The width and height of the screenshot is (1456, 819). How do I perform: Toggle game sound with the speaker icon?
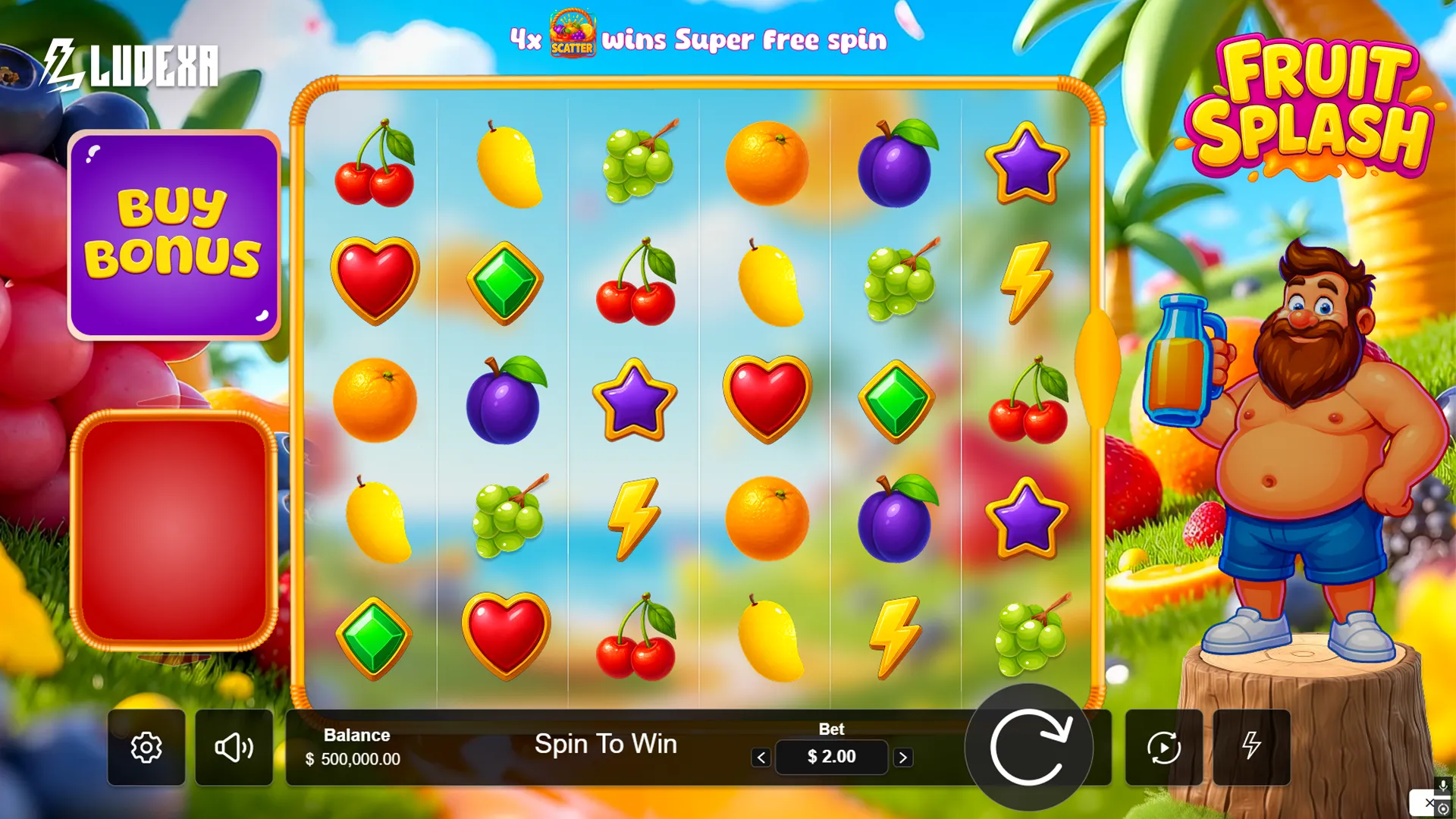tap(234, 747)
